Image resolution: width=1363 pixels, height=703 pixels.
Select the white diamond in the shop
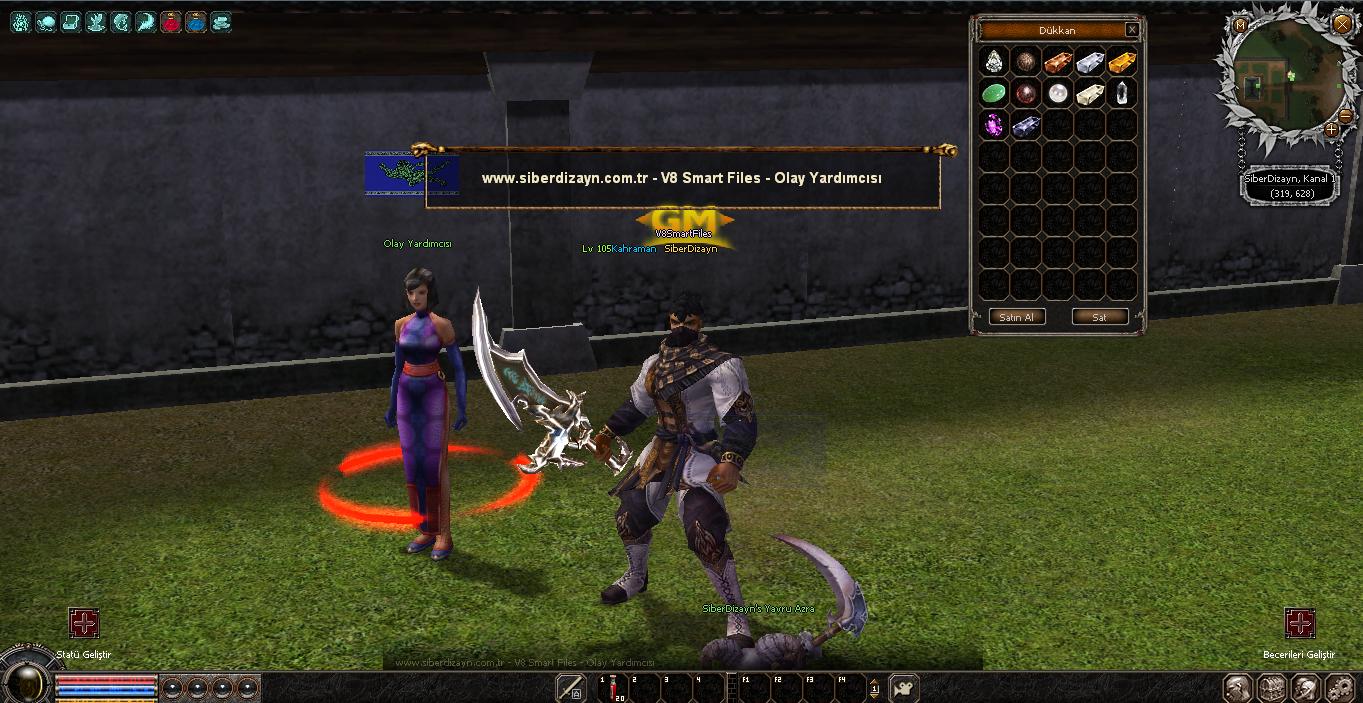(993, 62)
